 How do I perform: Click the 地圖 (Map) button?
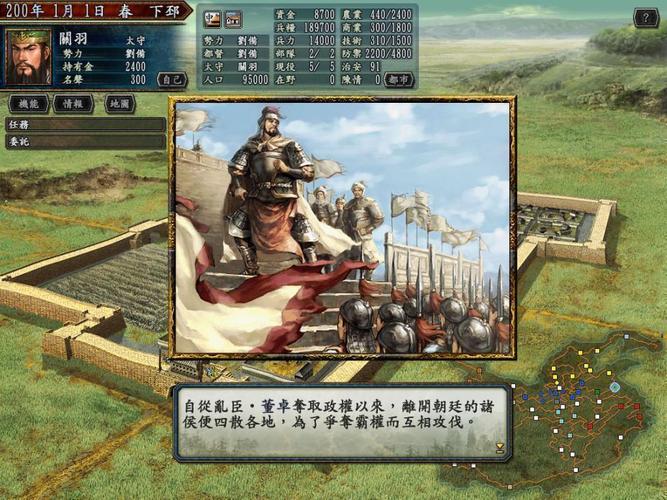point(118,103)
